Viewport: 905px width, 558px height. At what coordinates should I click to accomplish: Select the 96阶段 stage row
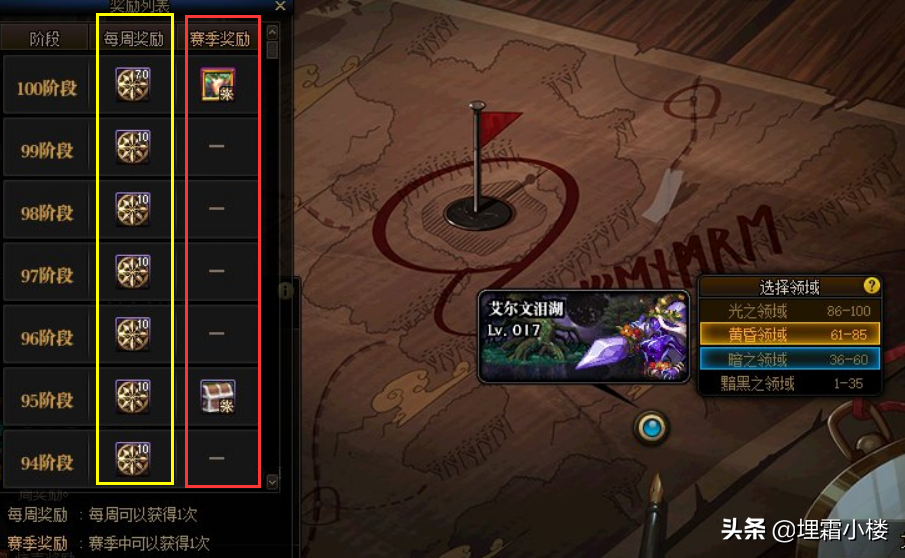pyautogui.click(x=46, y=337)
